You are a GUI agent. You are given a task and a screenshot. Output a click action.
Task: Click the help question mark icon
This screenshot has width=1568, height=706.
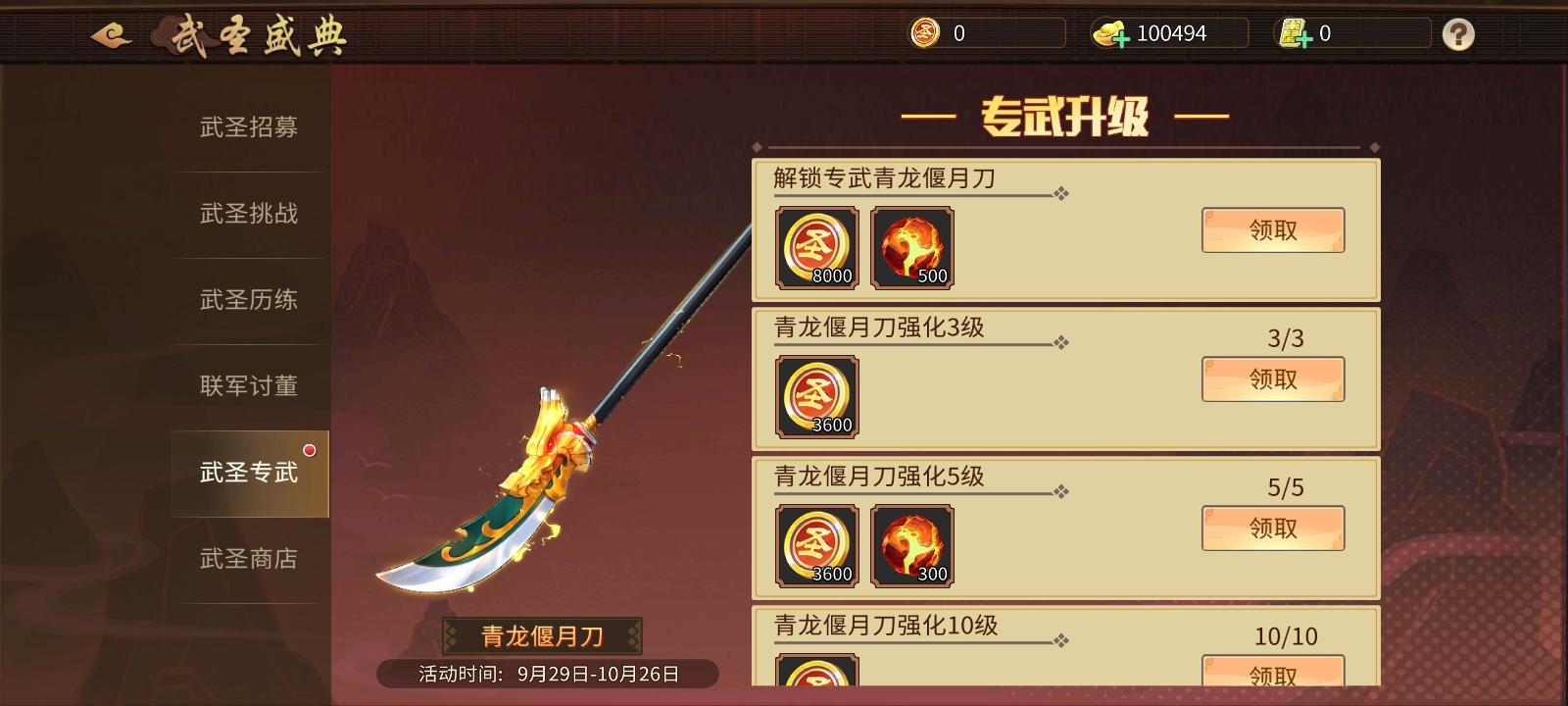[x=1458, y=32]
